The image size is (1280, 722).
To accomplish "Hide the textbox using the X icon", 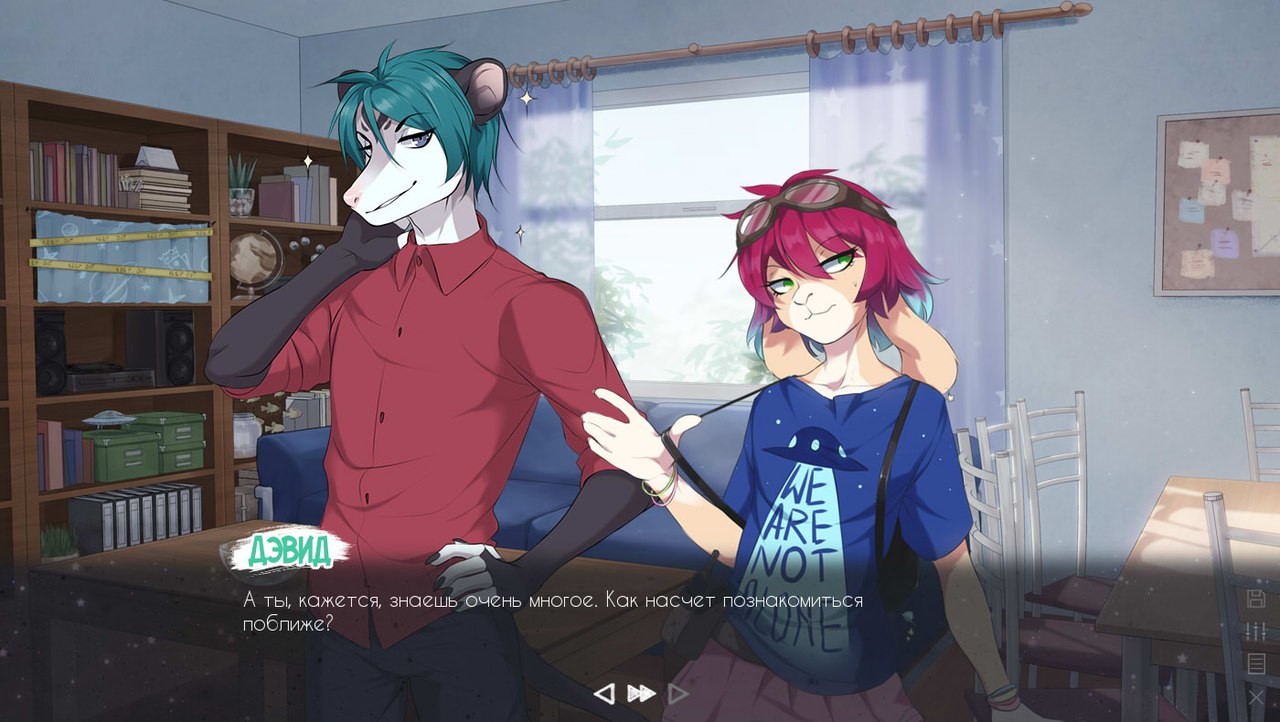I will [1256, 698].
